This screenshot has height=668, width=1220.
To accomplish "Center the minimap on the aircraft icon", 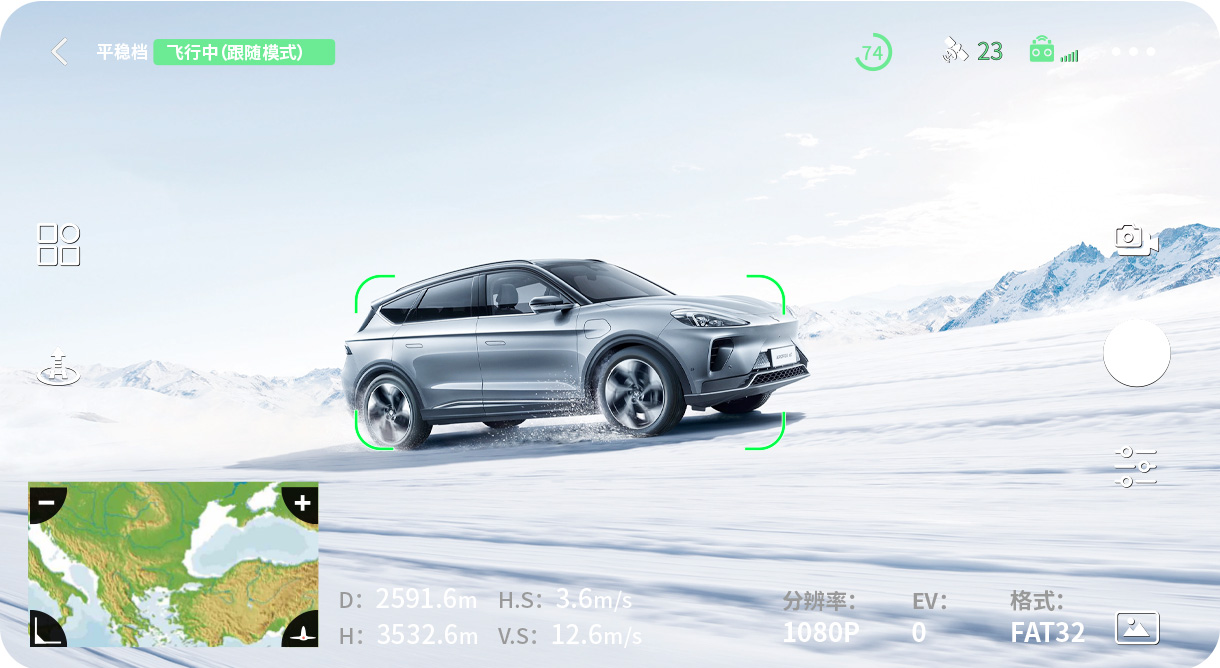I will point(303,631).
